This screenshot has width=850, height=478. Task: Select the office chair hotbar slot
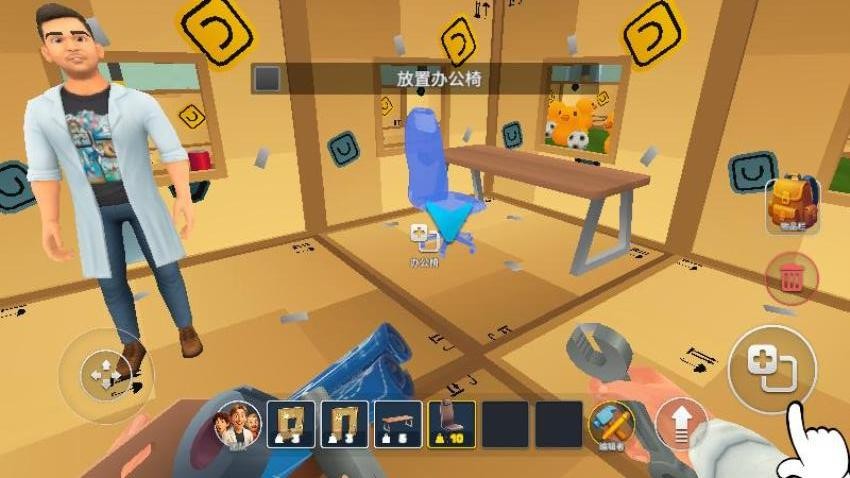[452, 424]
